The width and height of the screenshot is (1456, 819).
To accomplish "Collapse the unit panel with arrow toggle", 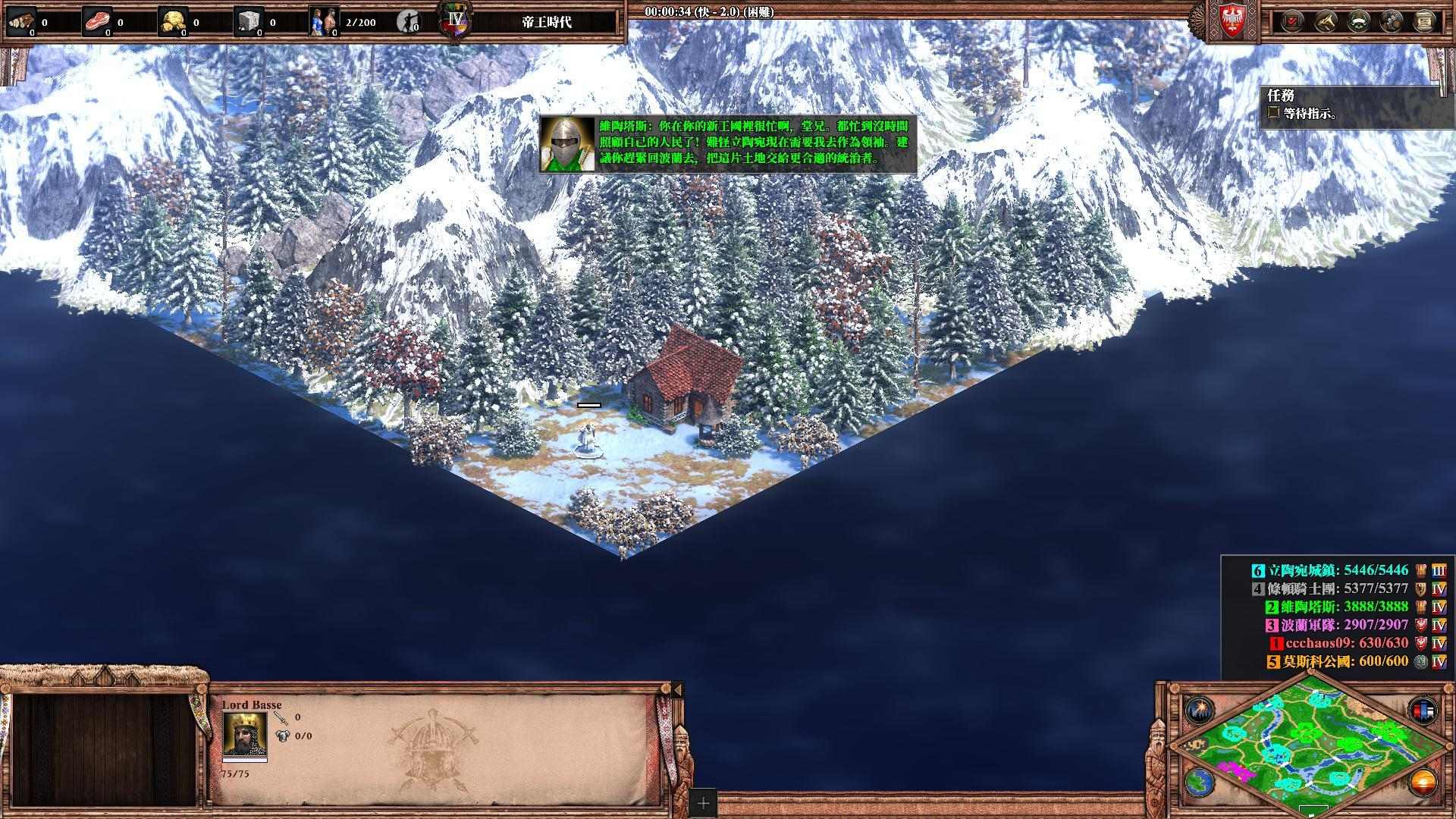I will tap(677, 689).
